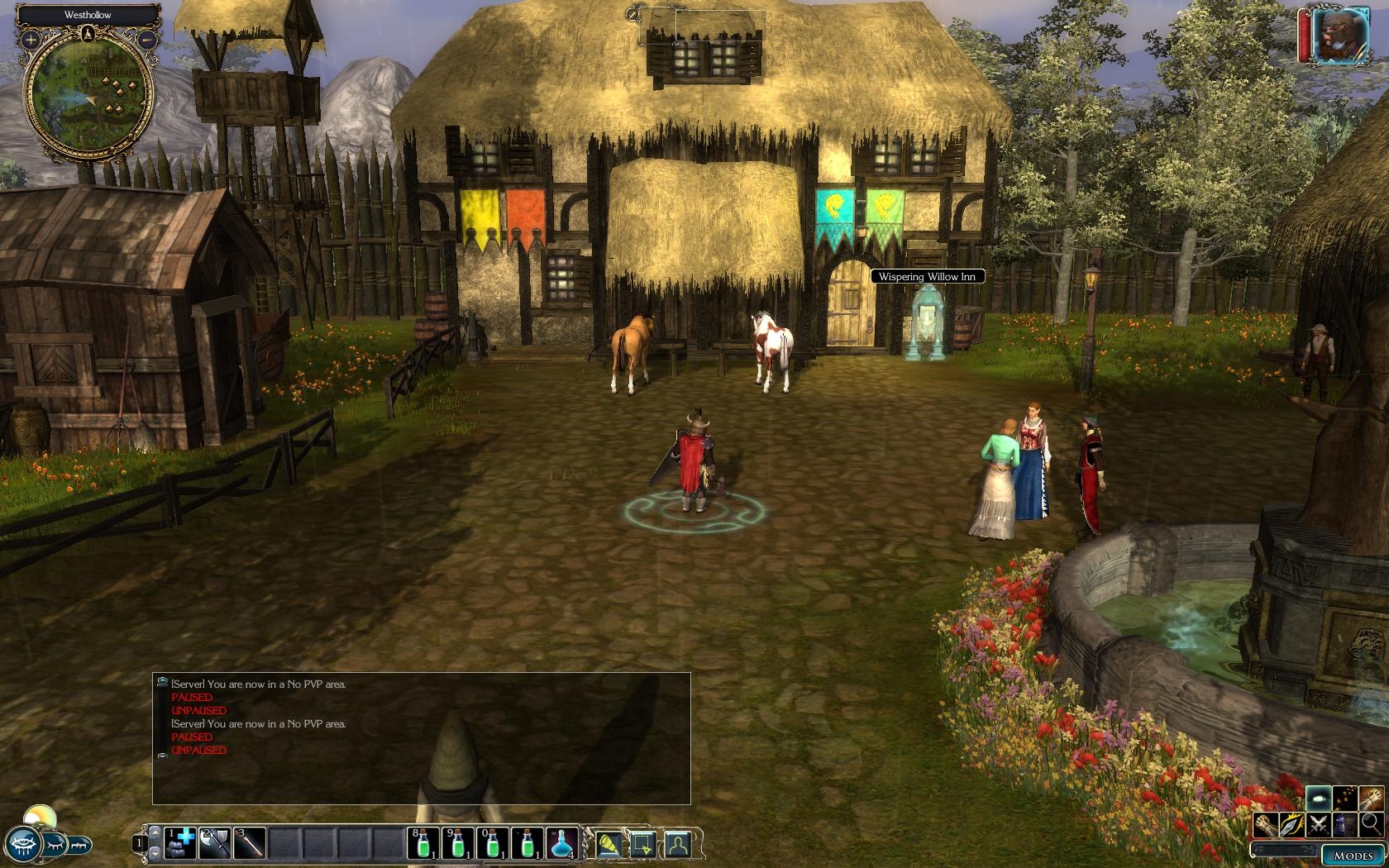Toggle the minimap north-lock compass button
The width and height of the screenshot is (1389, 868).
click(x=88, y=34)
